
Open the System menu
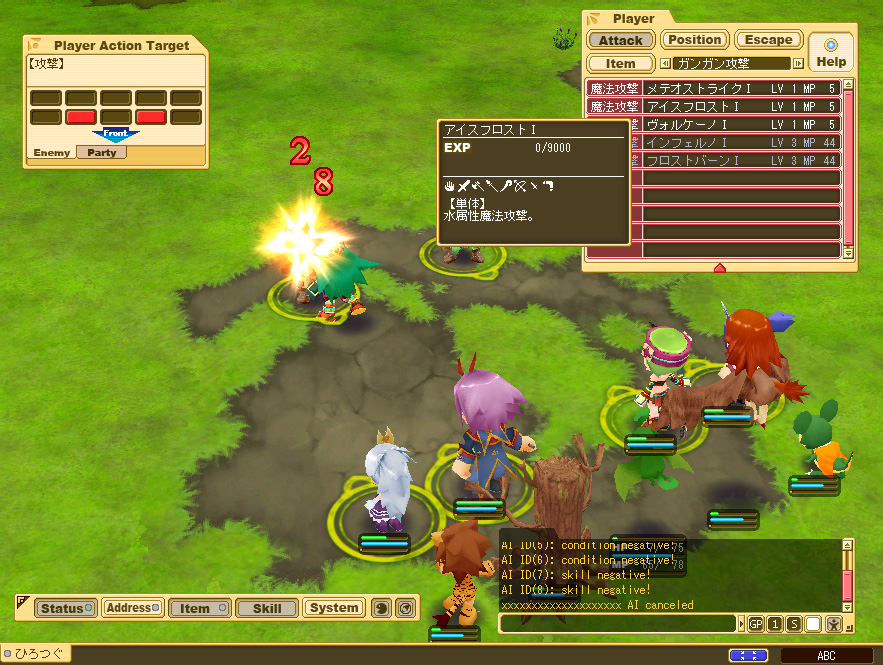pos(334,608)
